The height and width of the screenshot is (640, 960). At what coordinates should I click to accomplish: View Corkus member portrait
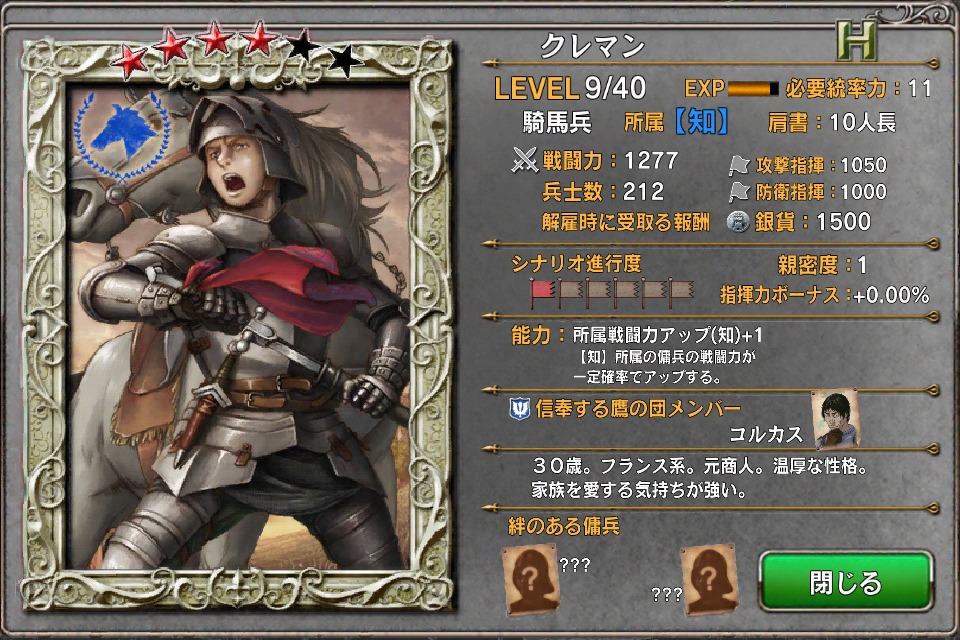point(835,418)
